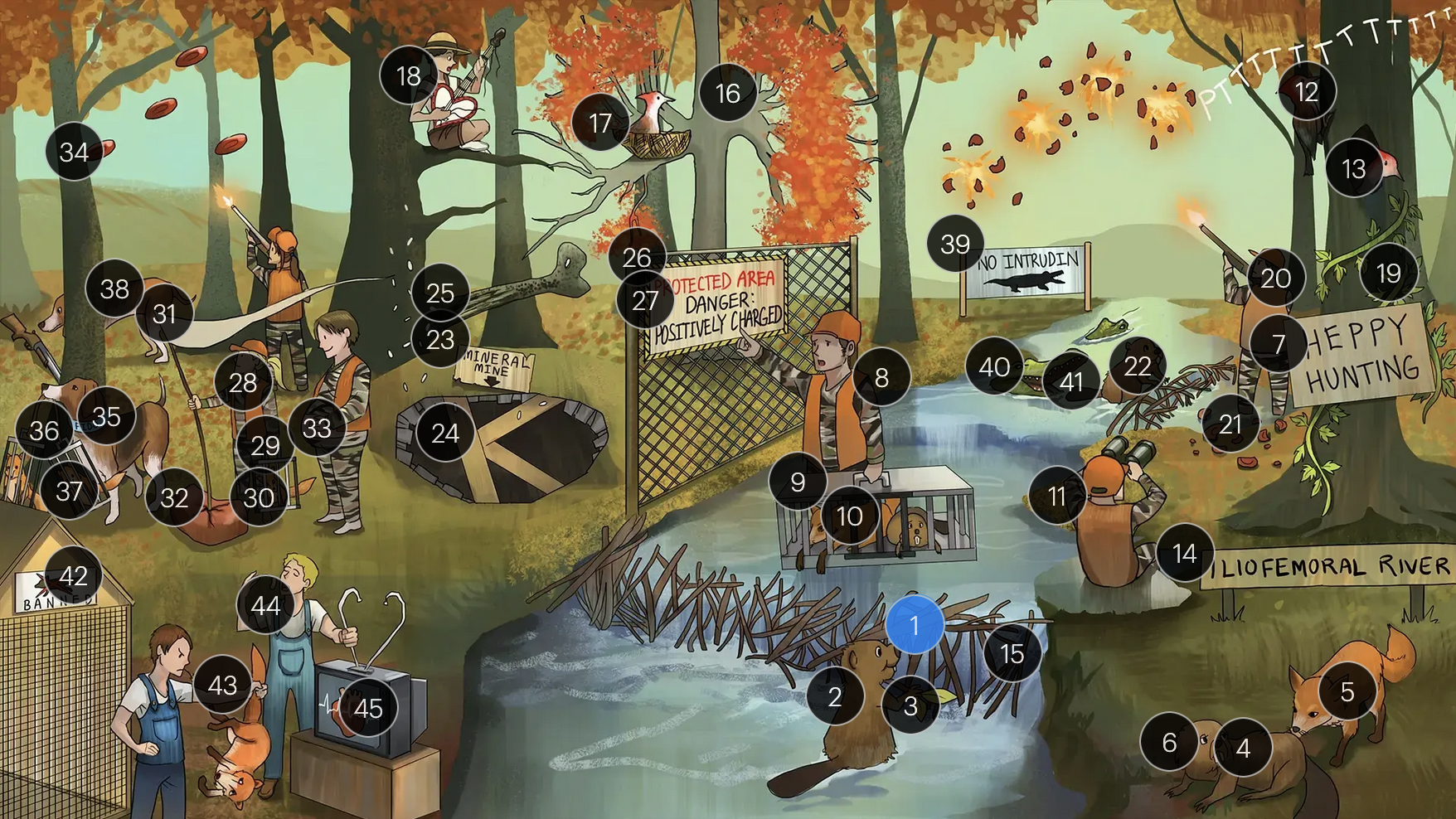Select marker number 36
Viewport: 1456px width, 819px height.
coord(44,430)
